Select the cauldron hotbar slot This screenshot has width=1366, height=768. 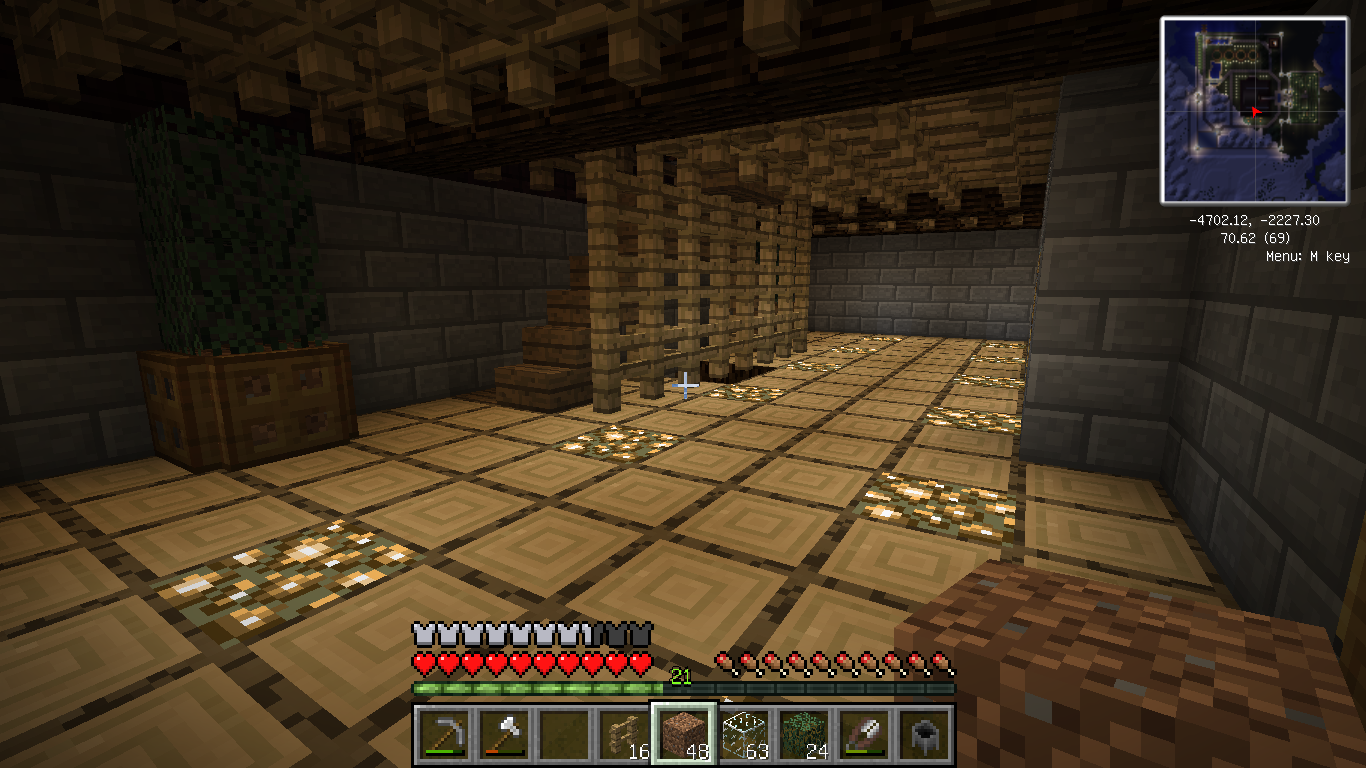point(924,735)
